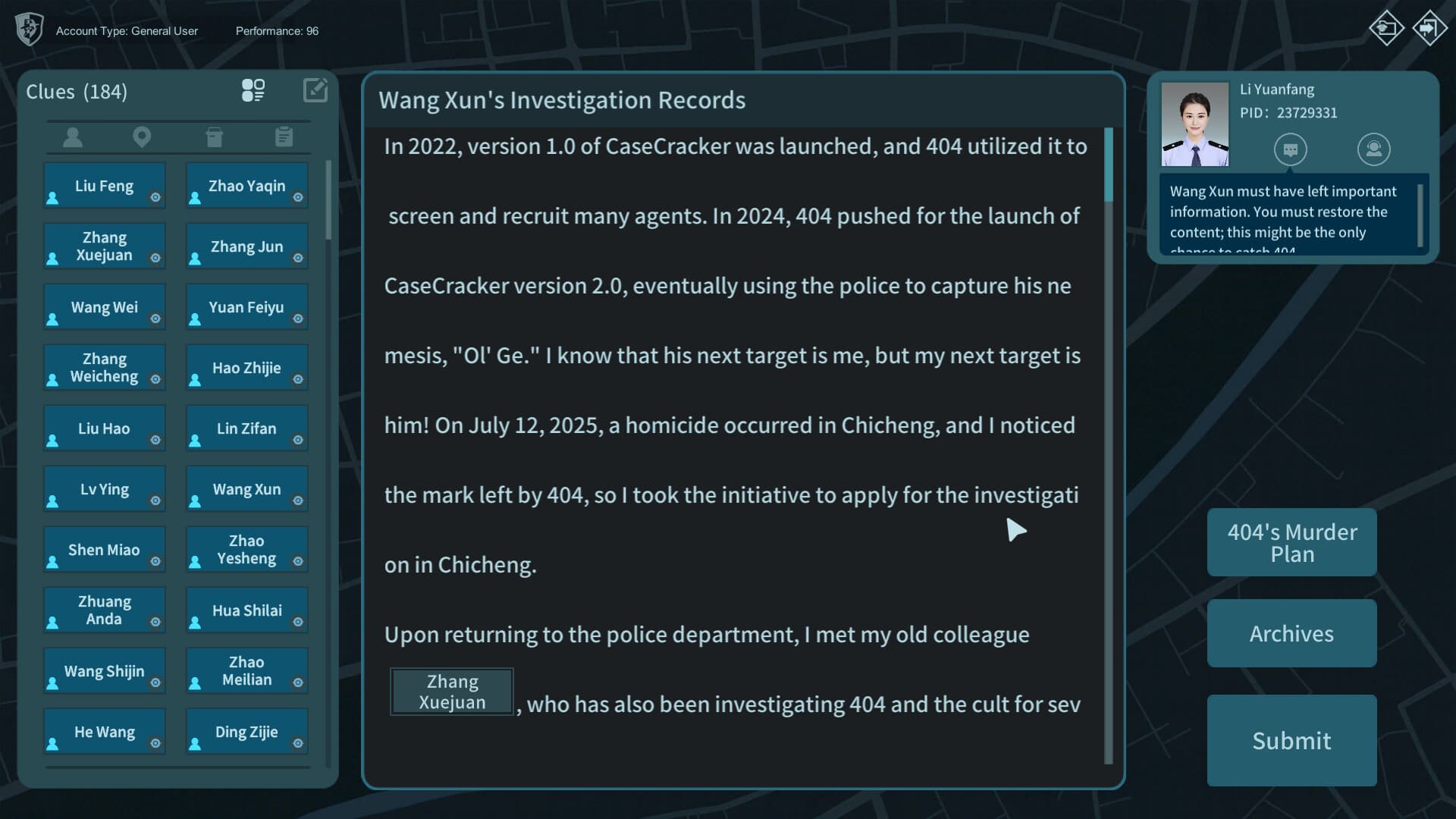This screenshot has width=1456, height=819.
Task: Switch to the location pin clue tab
Action: tap(141, 137)
